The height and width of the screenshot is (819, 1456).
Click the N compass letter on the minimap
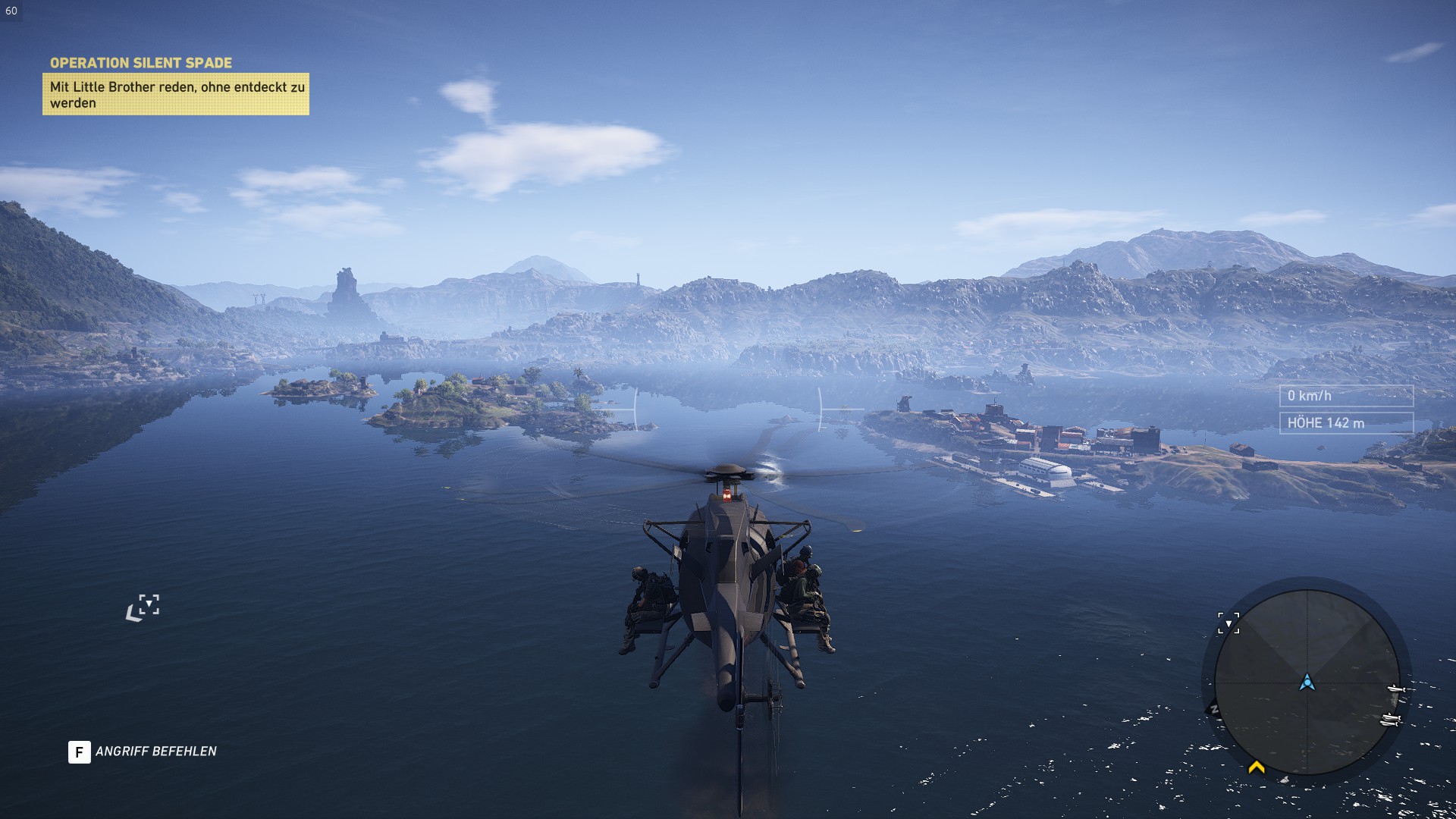pyautogui.click(x=1215, y=708)
